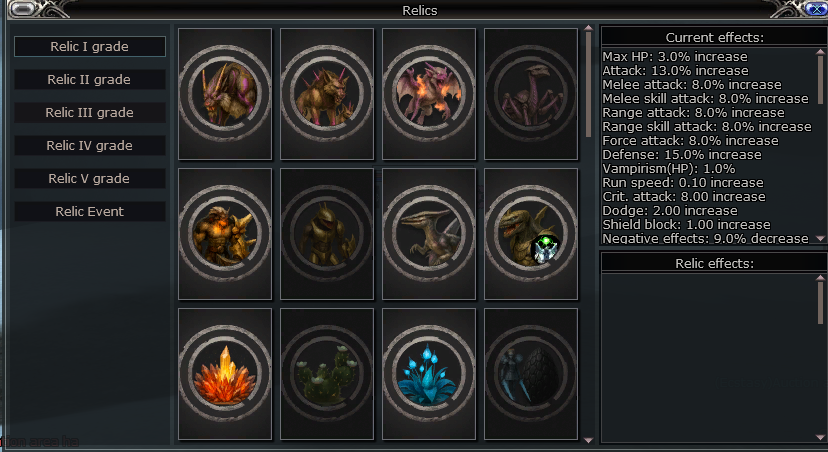The width and height of the screenshot is (828, 452).
Task: Select the purple-spiked beast relic
Action: tap(225, 93)
